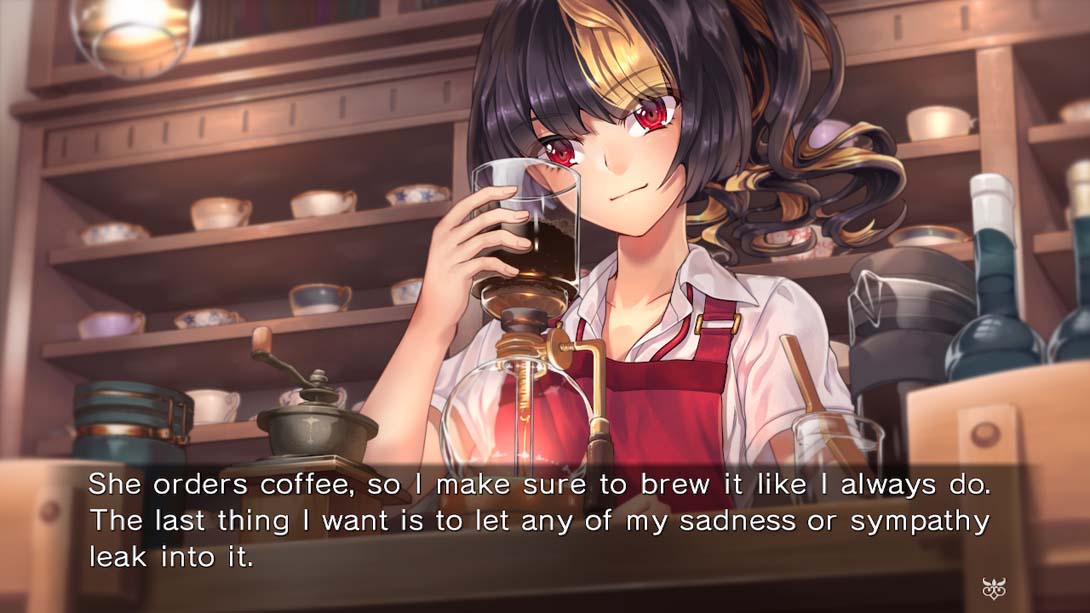Advance the dialogue by clicking the text box
The height and width of the screenshot is (613, 1090).
(540, 521)
